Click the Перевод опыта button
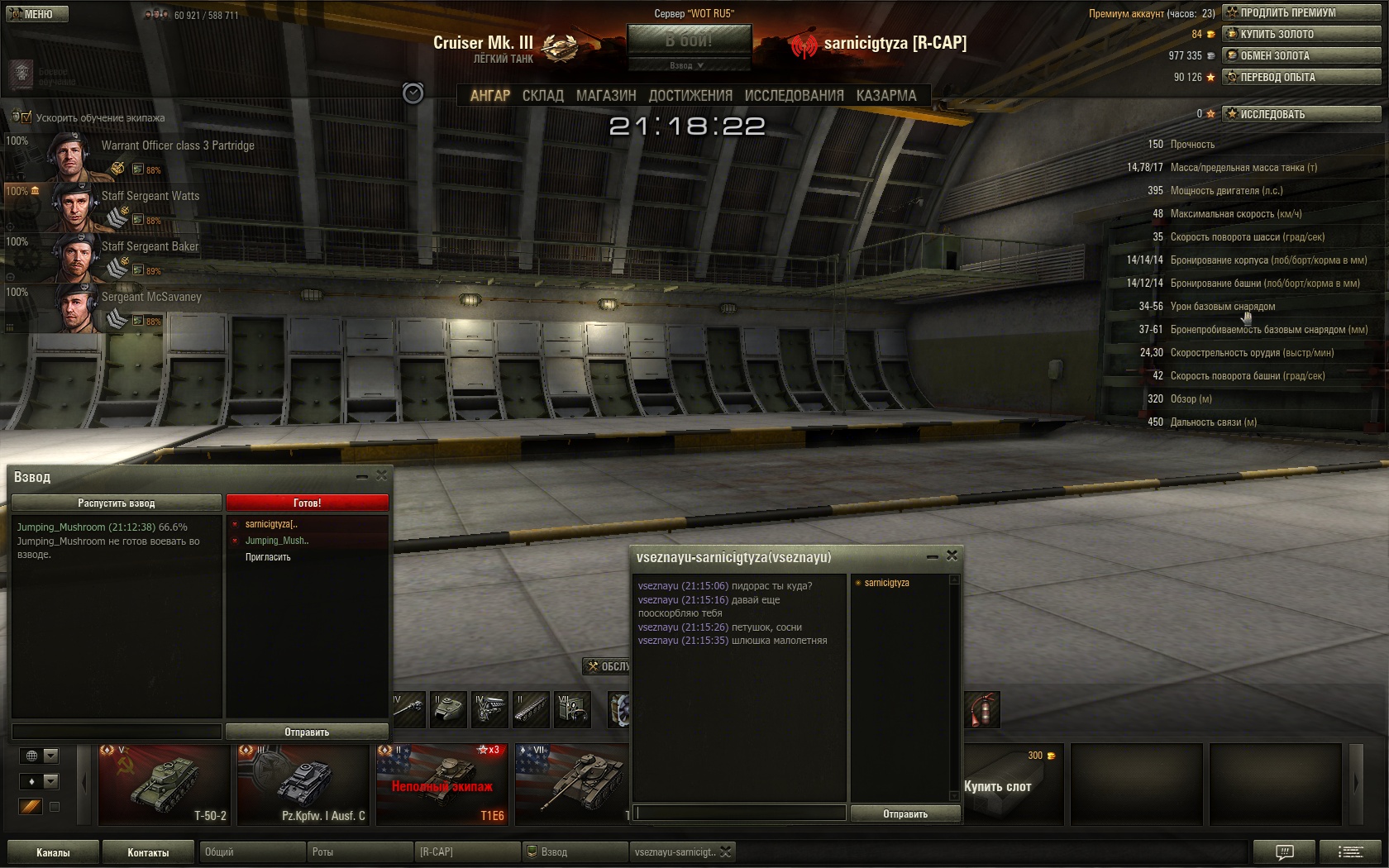 1301,77
